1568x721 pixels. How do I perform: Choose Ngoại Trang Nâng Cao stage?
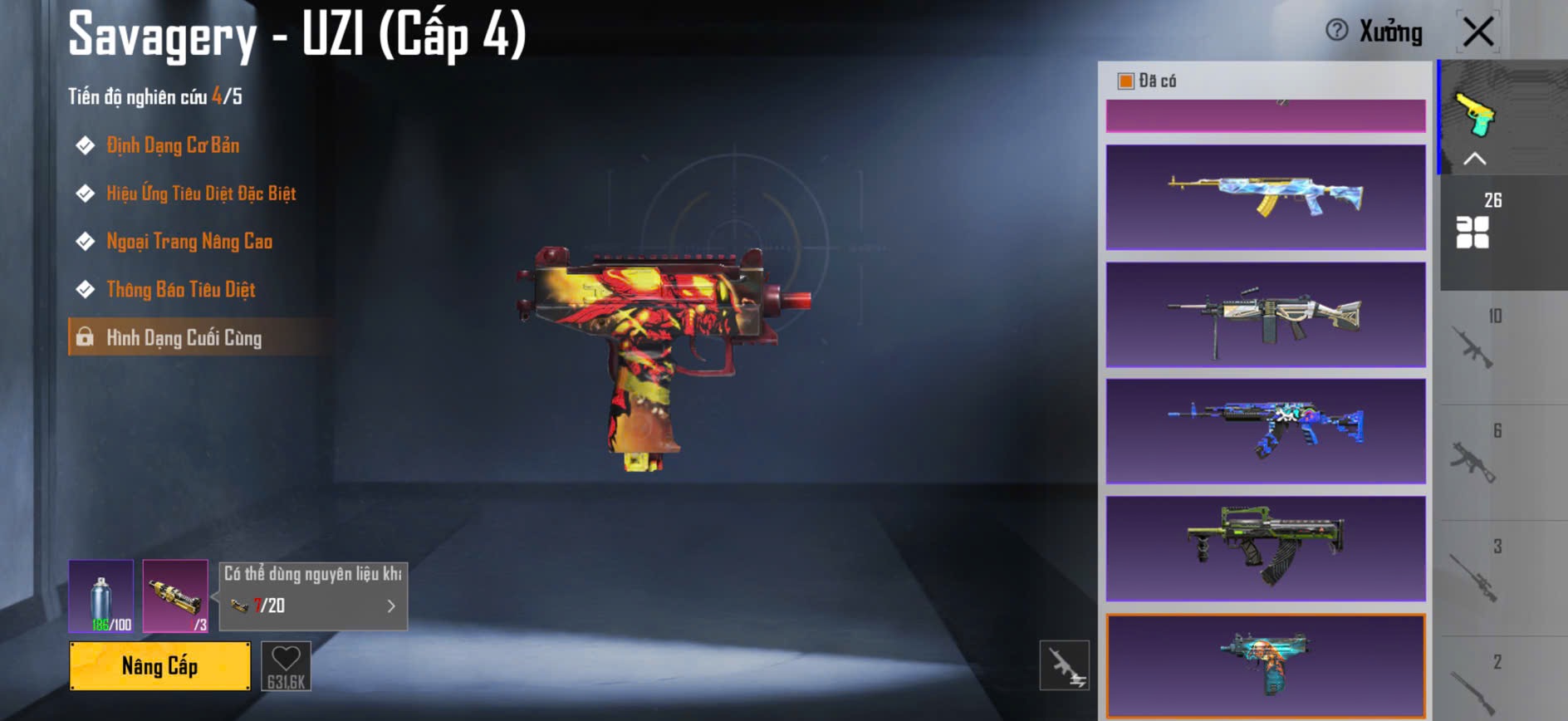pyautogui.click(x=189, y=242)
